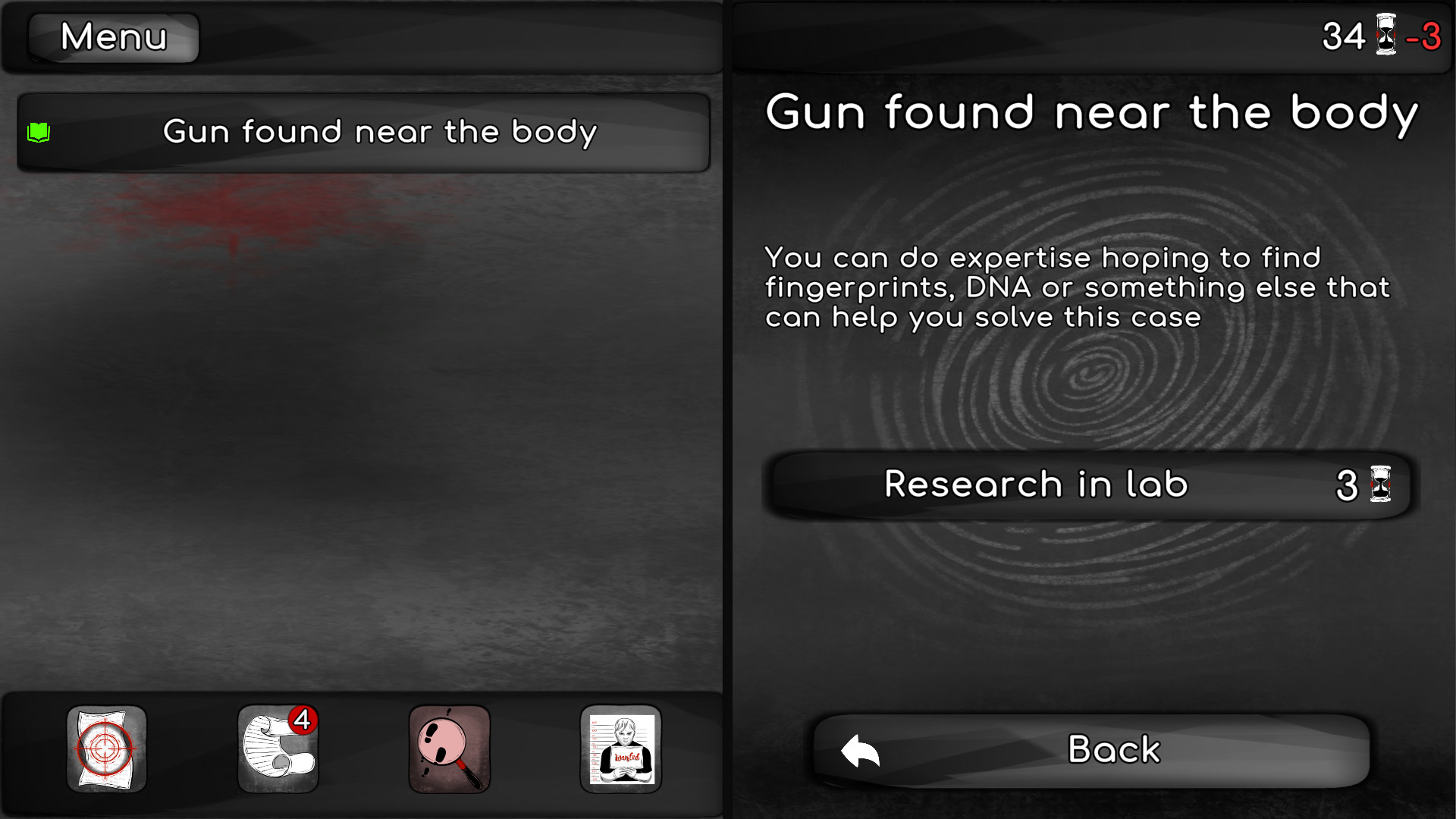Click the 34 hourglass counter display
The width and height of the screenshot is (1456, 819).
pyautogui.click(x=1365, y=36)
